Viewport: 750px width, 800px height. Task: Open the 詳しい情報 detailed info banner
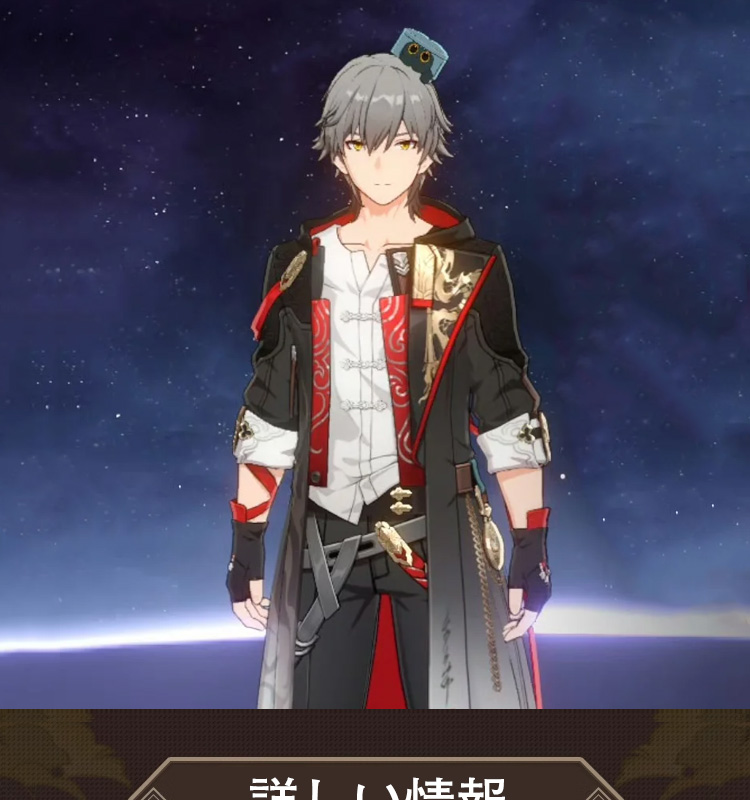[x=375, y=783]
